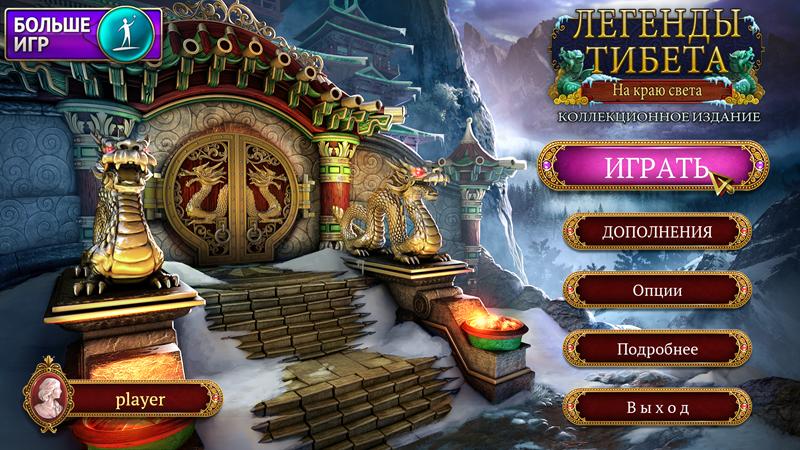Change profile via the player name button
This screenshot has width=800, height=450.
click(x=140, y=398)
